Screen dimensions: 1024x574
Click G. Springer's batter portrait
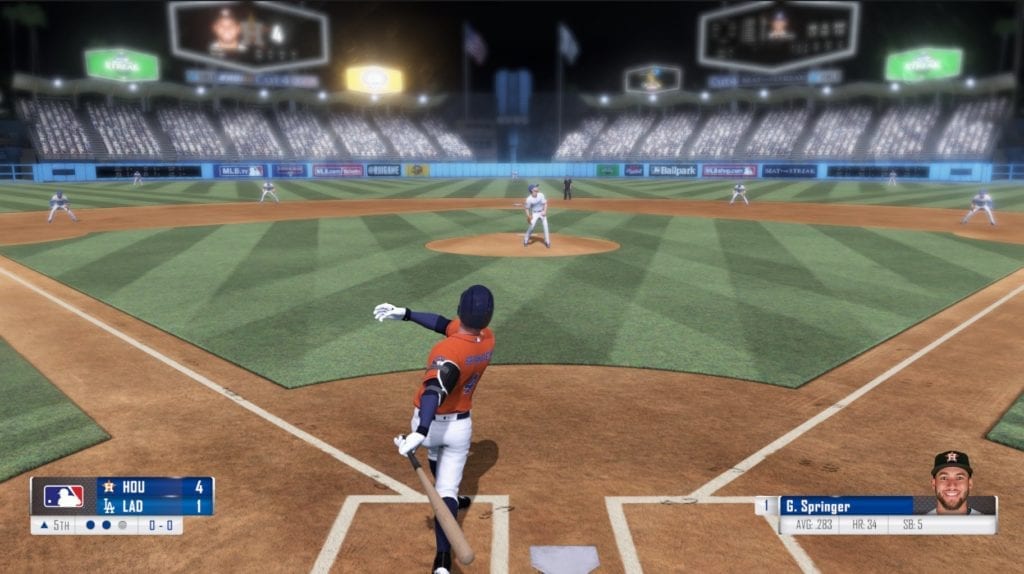point(951,482)
